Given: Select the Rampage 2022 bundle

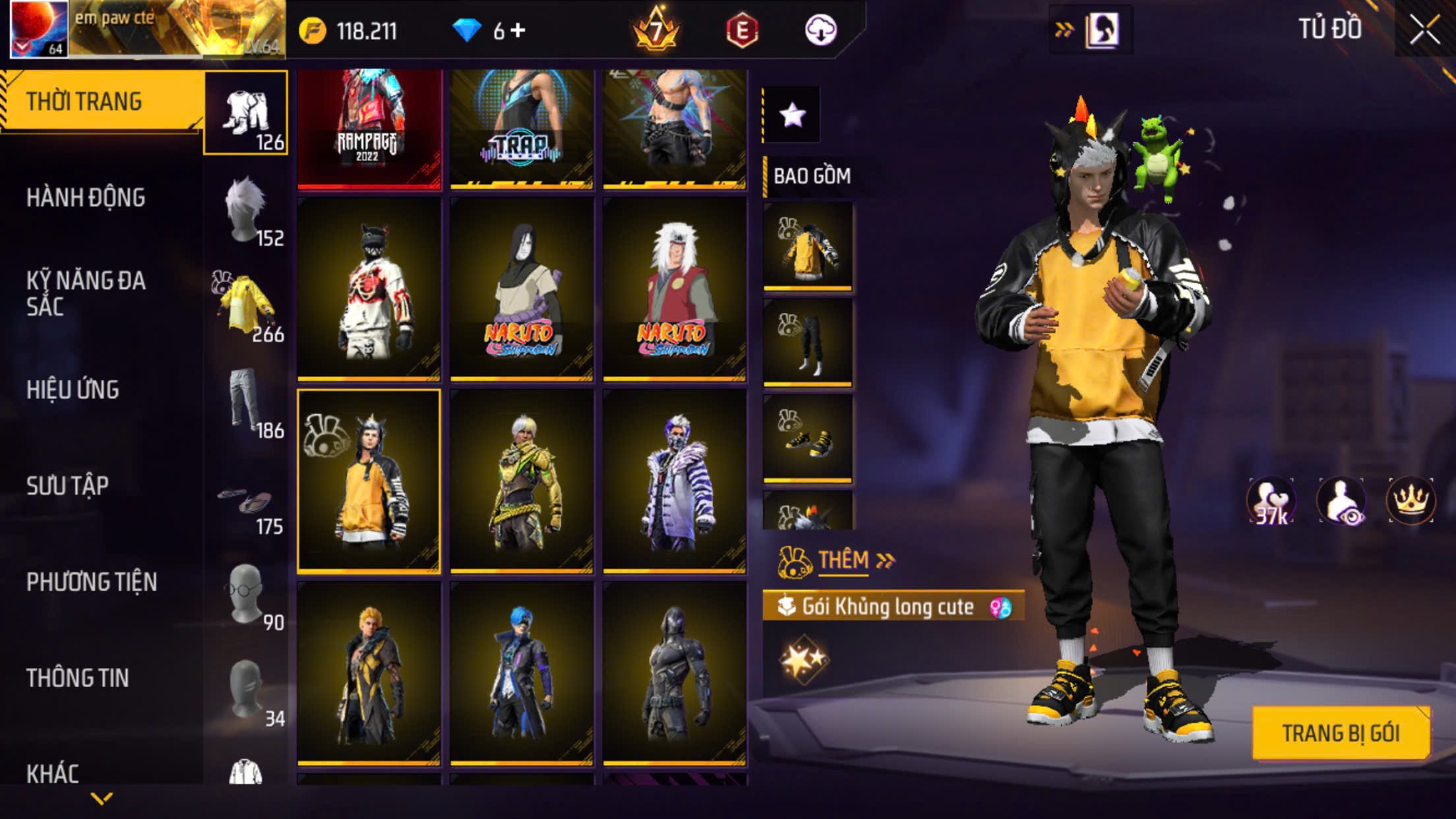Looking at the screenshot, I should pos(369,129).
